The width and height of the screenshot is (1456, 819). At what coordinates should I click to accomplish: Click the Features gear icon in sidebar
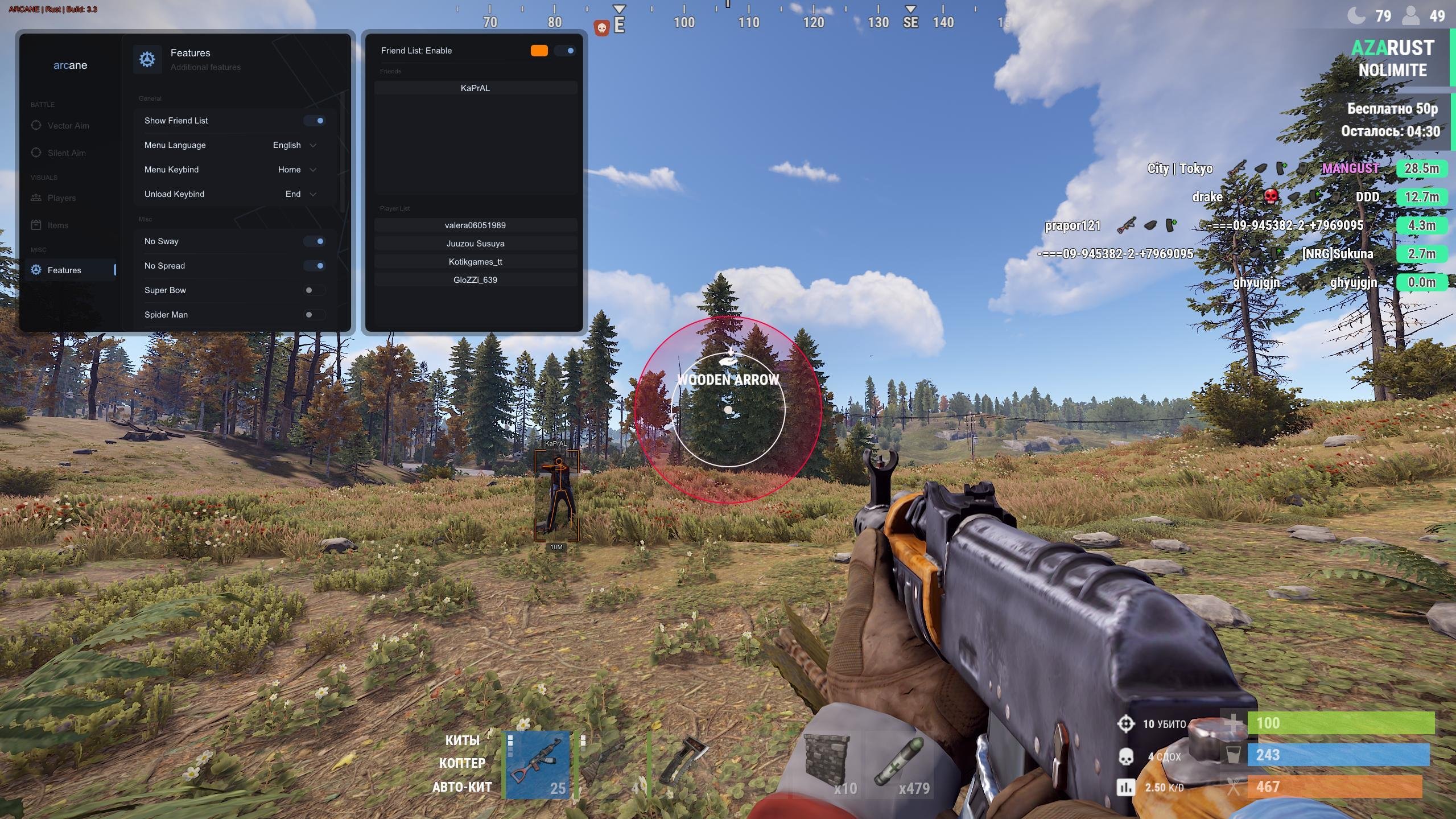(x=35, y=270)
